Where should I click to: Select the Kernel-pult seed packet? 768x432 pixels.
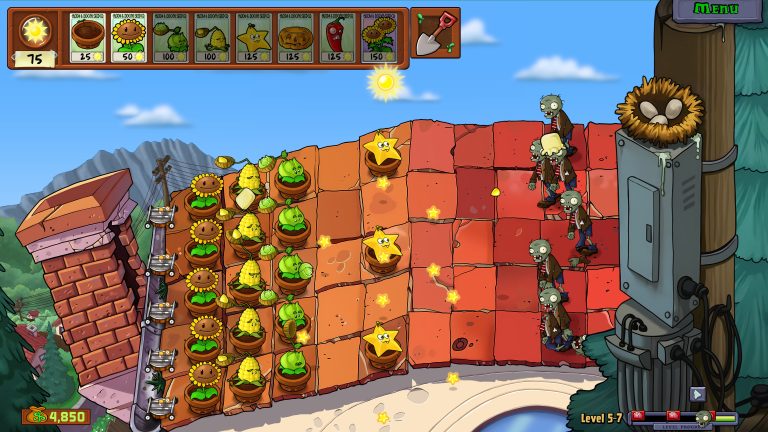(x=212, y=38)
